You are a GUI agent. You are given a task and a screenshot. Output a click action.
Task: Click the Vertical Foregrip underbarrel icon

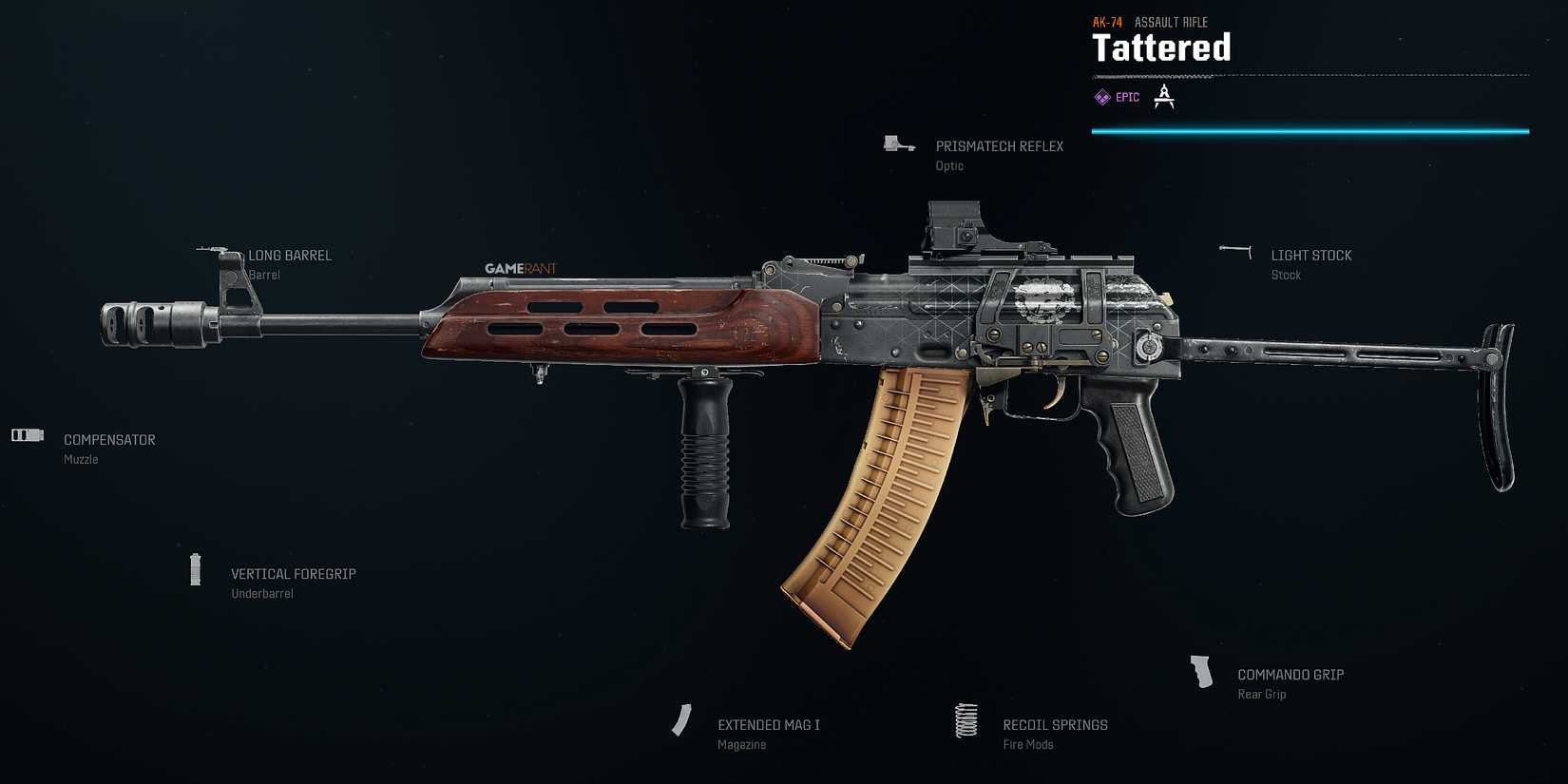point(196,569)
